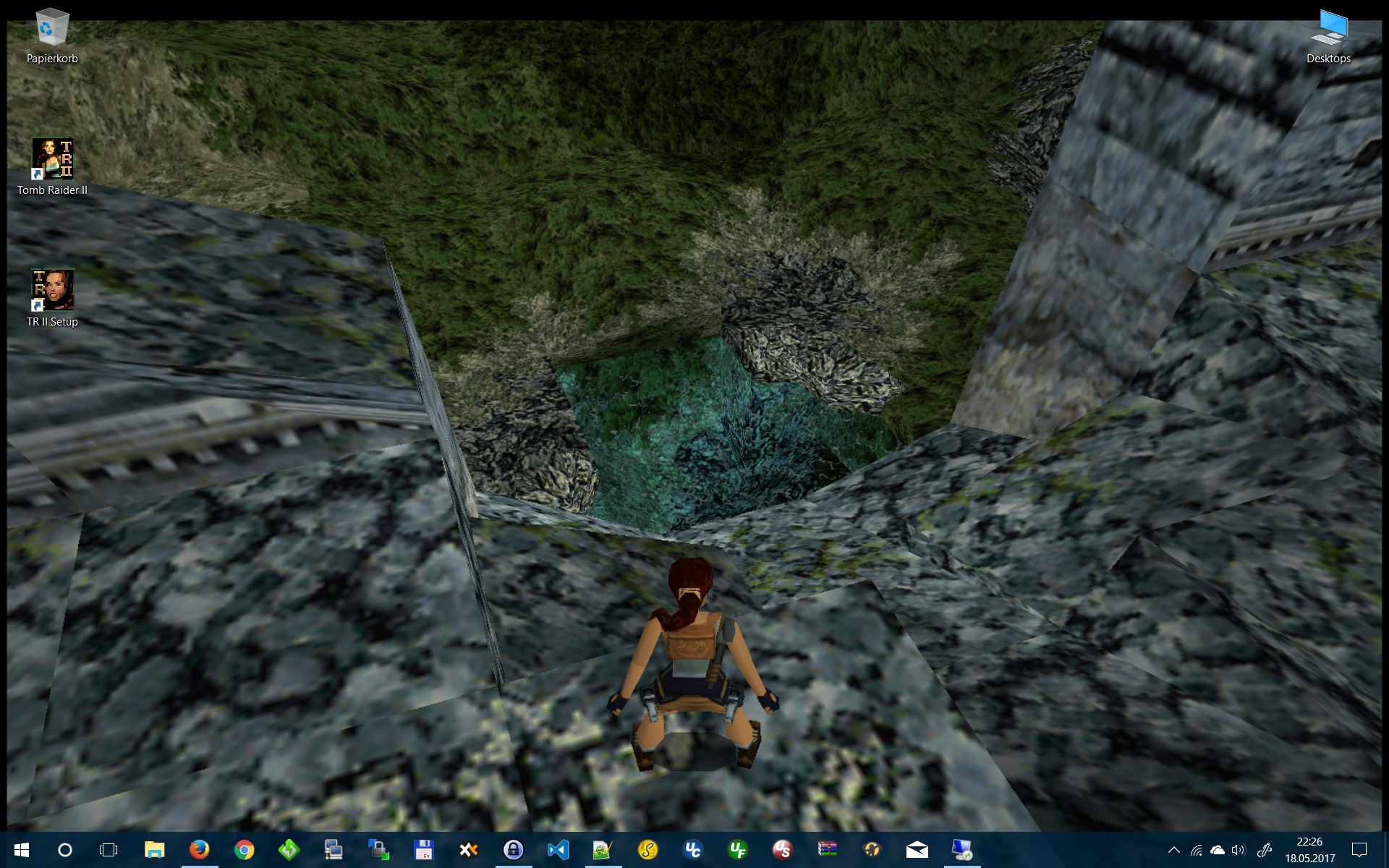
Task: Open the Windows Start menu
Action: [21, 850]
